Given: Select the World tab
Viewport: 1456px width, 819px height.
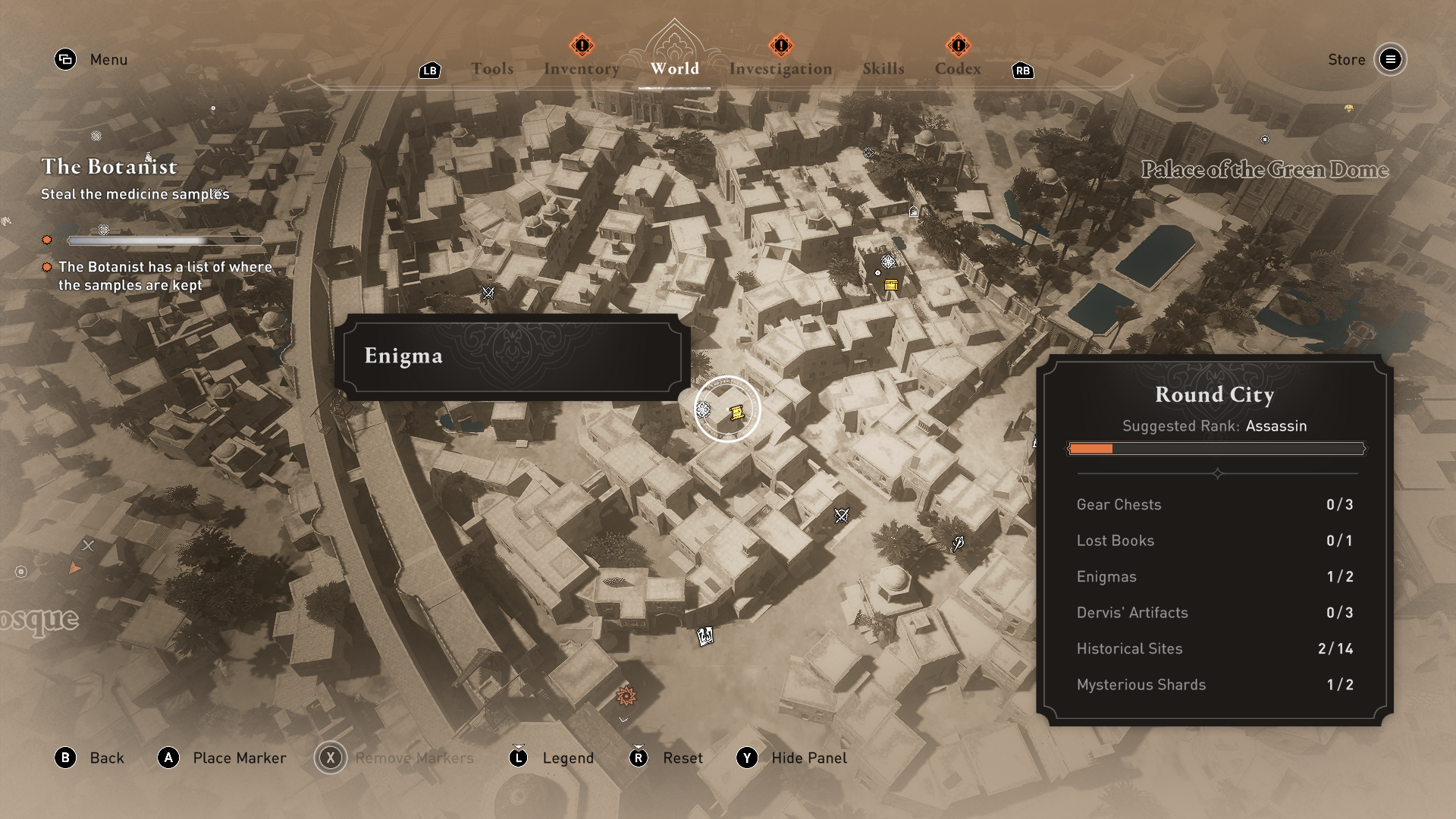Looking at the screenshot, I should pyautogui.click(x=674, y=69).
